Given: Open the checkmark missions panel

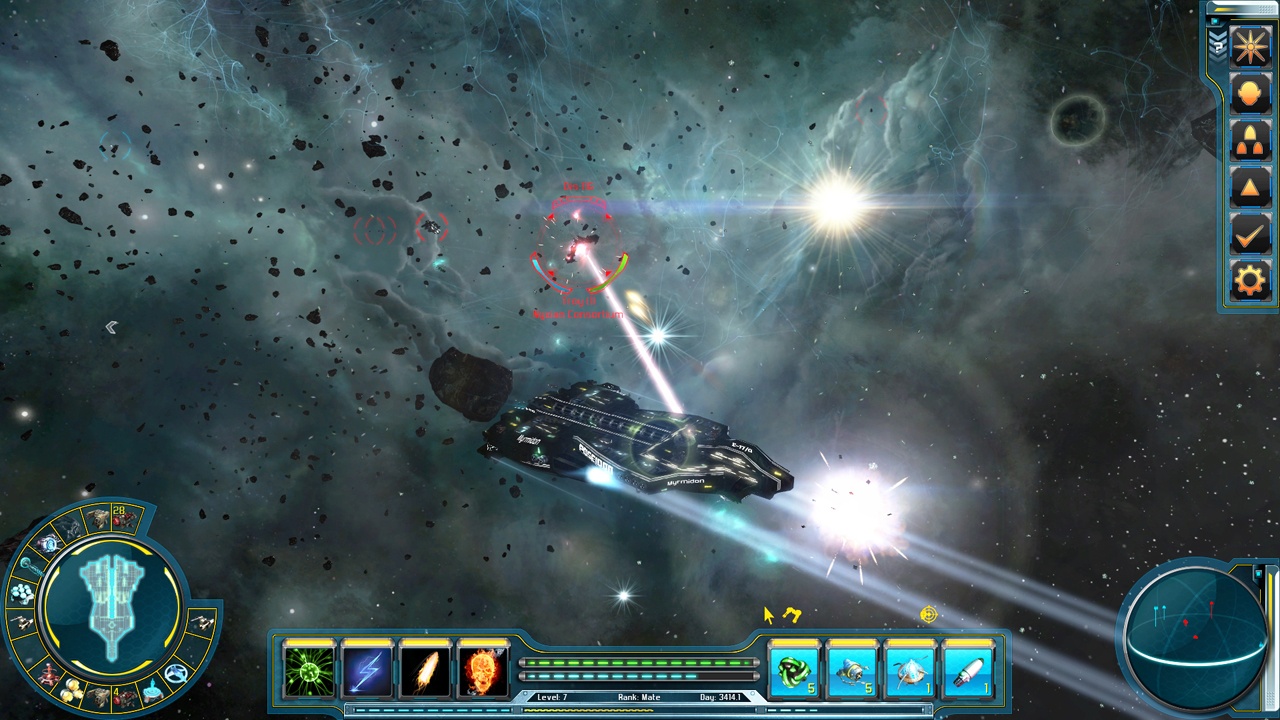Looking at the screenshot, I should pyautogui.click(x=1250, y=235).
